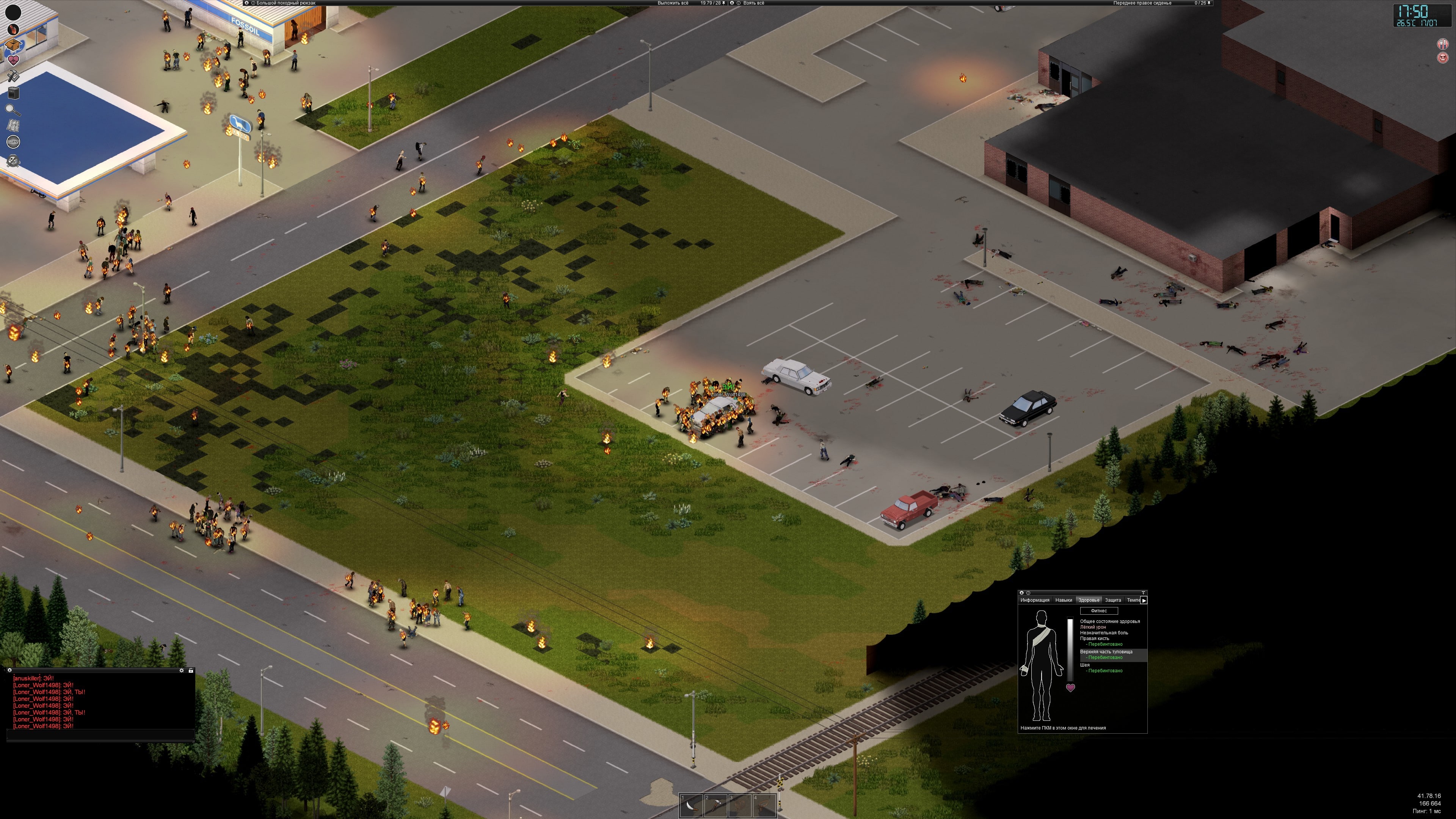This screenshot has width=1456, height=819.
Task: Toggle the skull and crossbones PvP icon
Action: pyautogui.click(x=13, y=161)
